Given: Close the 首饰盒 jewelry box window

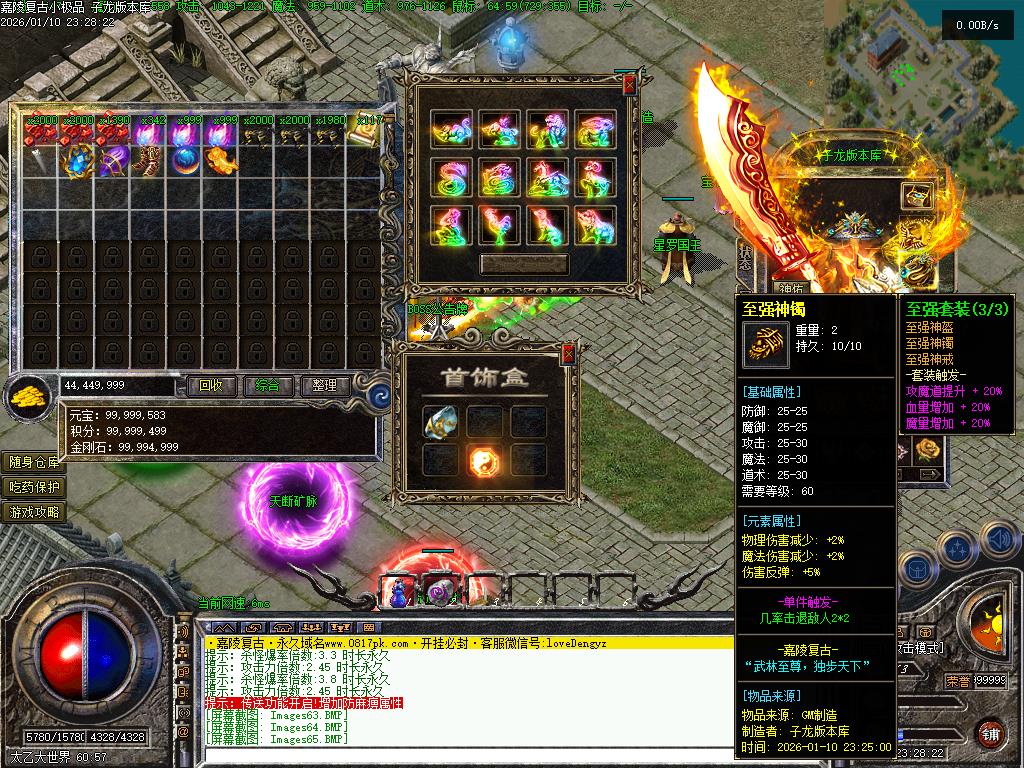Looking at the screenshot, I should 568,353.
